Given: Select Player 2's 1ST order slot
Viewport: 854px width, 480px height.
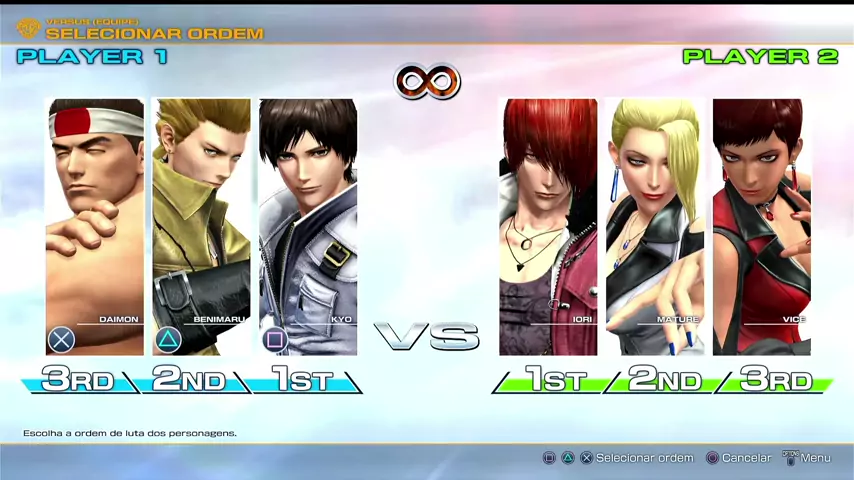Looking at the screenshot, I should point(553,380).
